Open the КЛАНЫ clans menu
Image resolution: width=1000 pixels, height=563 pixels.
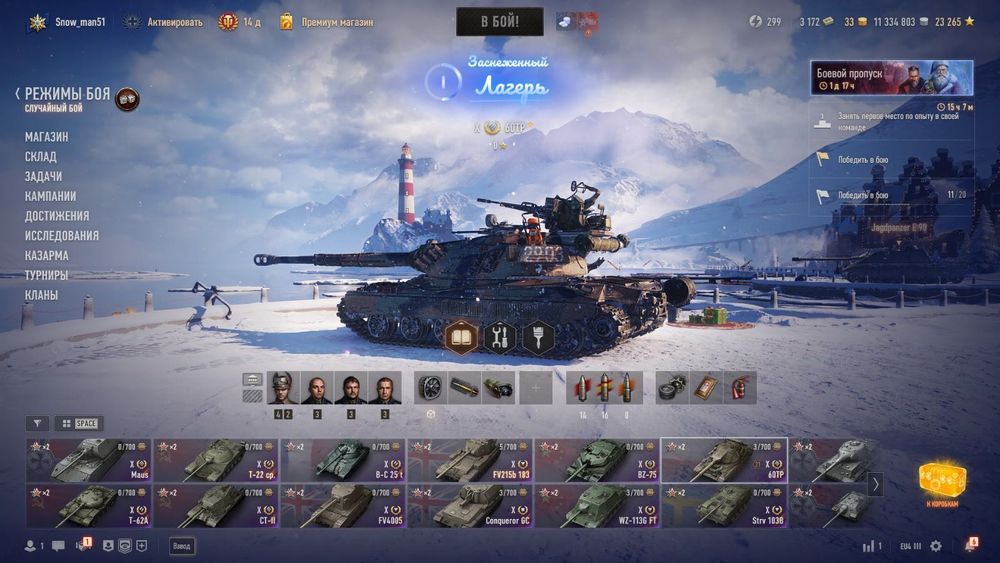click(42, 295)
